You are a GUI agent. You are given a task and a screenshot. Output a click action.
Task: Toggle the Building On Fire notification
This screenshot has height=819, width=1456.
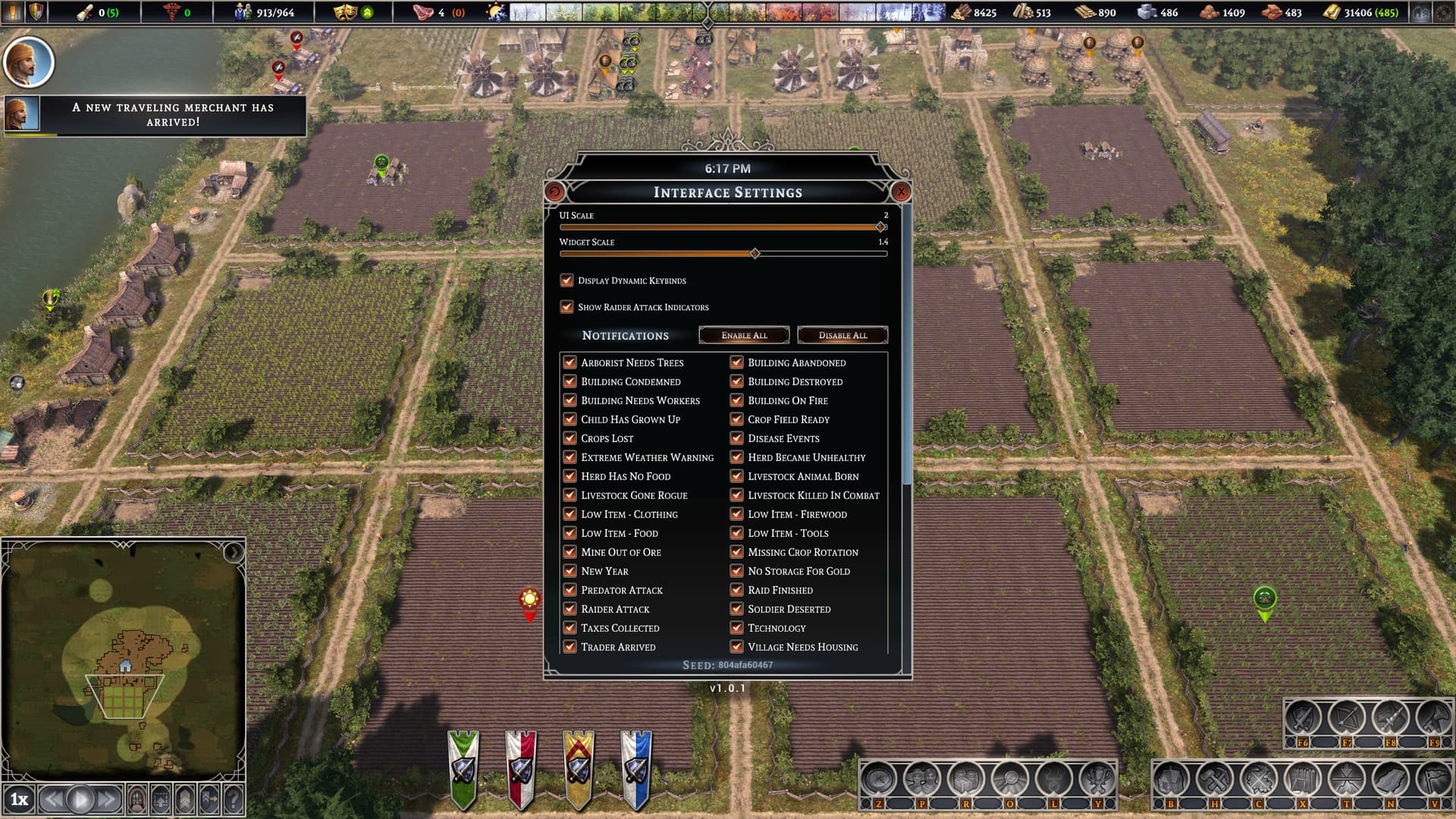tap(737, 400)
